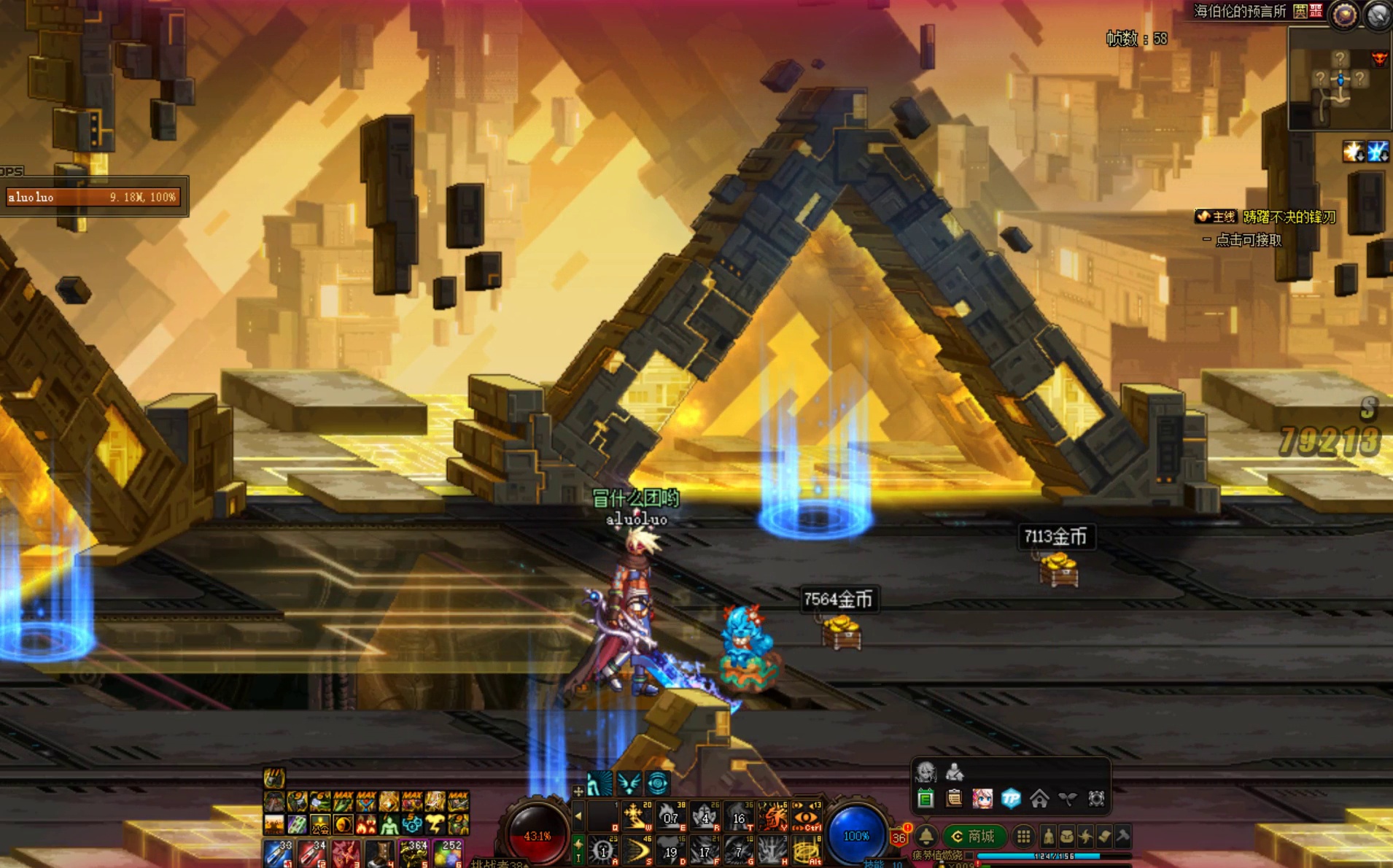Open the gear settings icon
The image size is (1393, 868).
pyautogui.click(x=1096, y=799)
